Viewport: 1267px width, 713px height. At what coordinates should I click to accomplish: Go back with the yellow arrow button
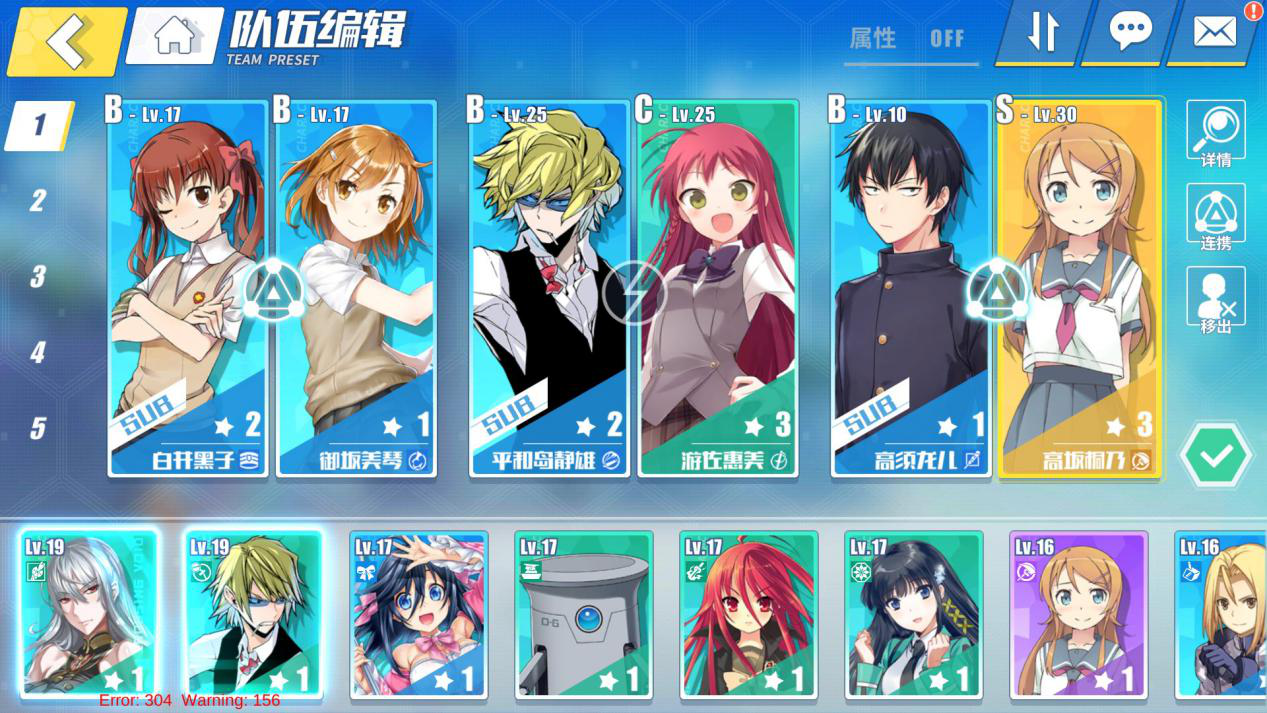point(66,41)
